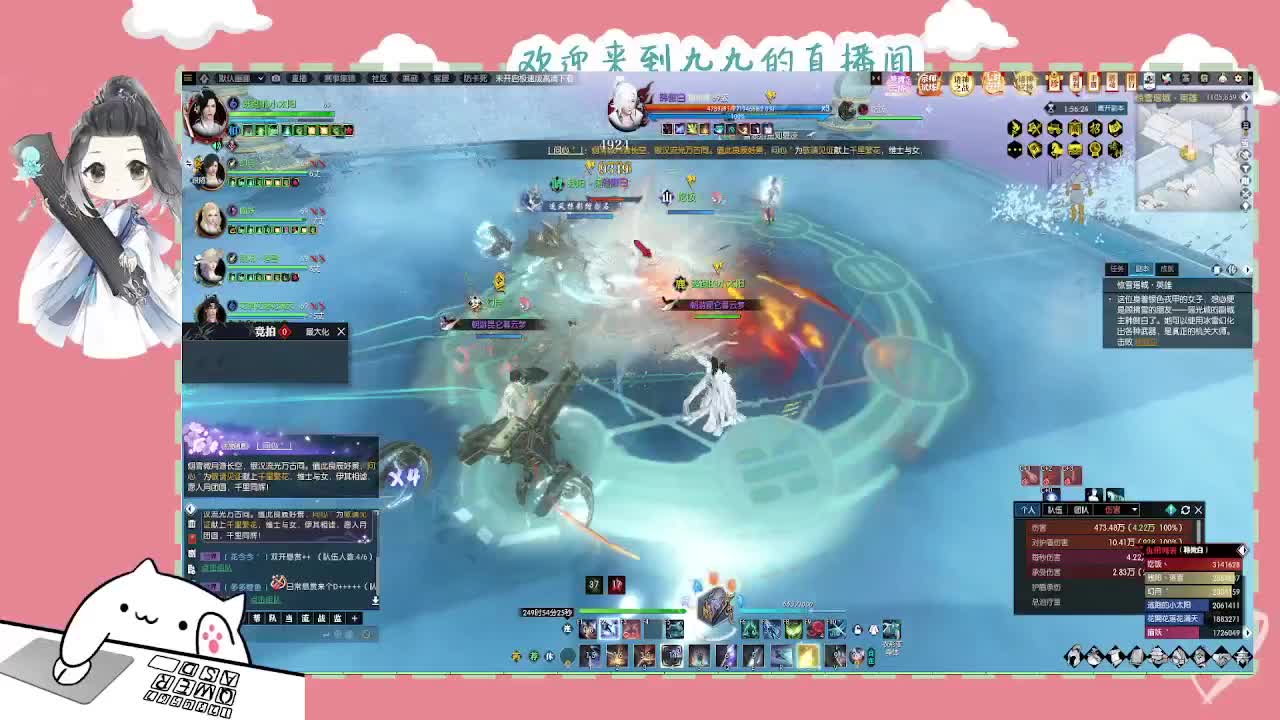Click the white clothing icon near the skill bar
Image resolution: width=1280 pixels, height=720 pixels.
872,631
